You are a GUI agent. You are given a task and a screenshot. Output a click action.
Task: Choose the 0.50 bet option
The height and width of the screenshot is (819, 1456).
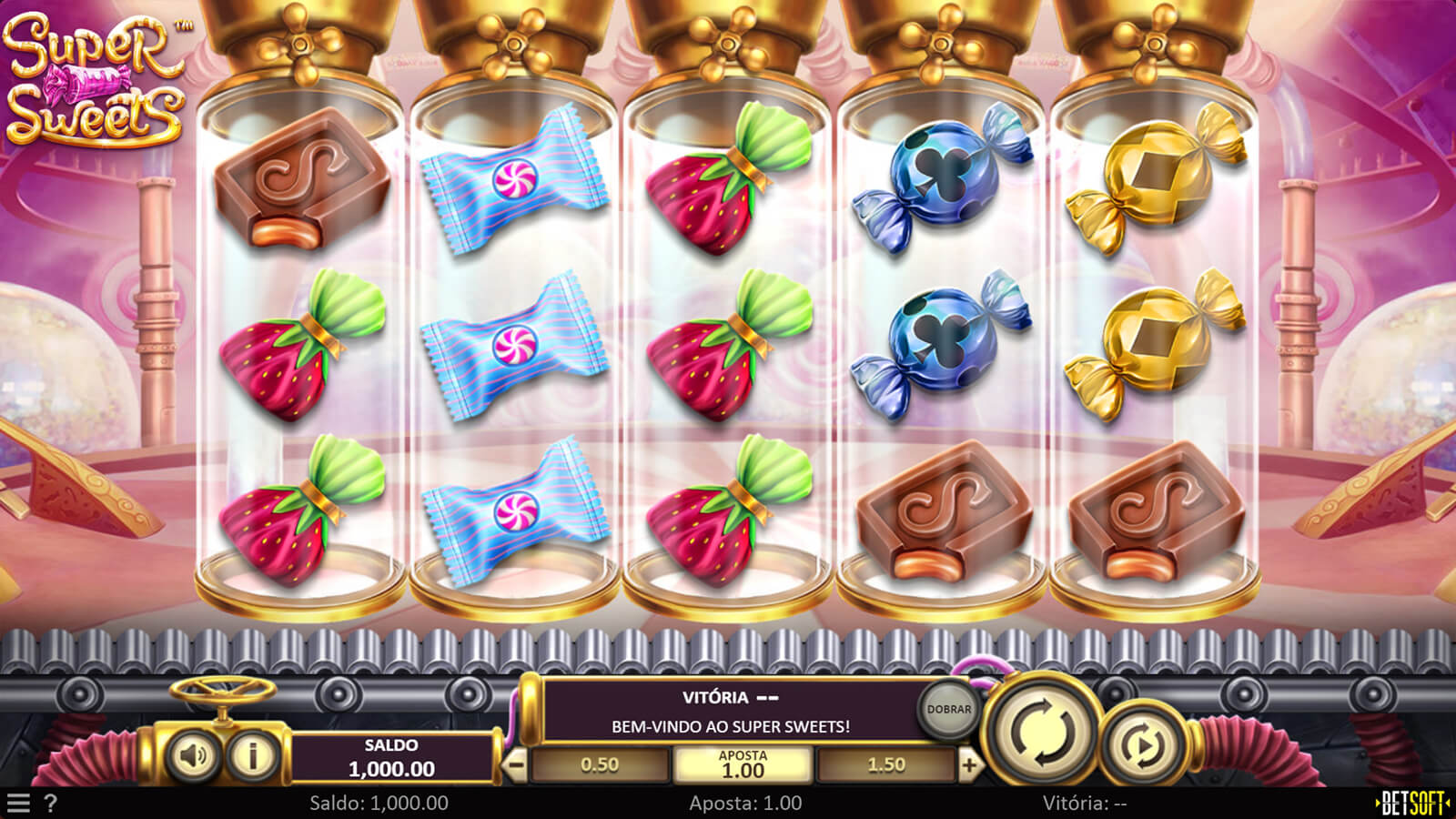[600, 765]
